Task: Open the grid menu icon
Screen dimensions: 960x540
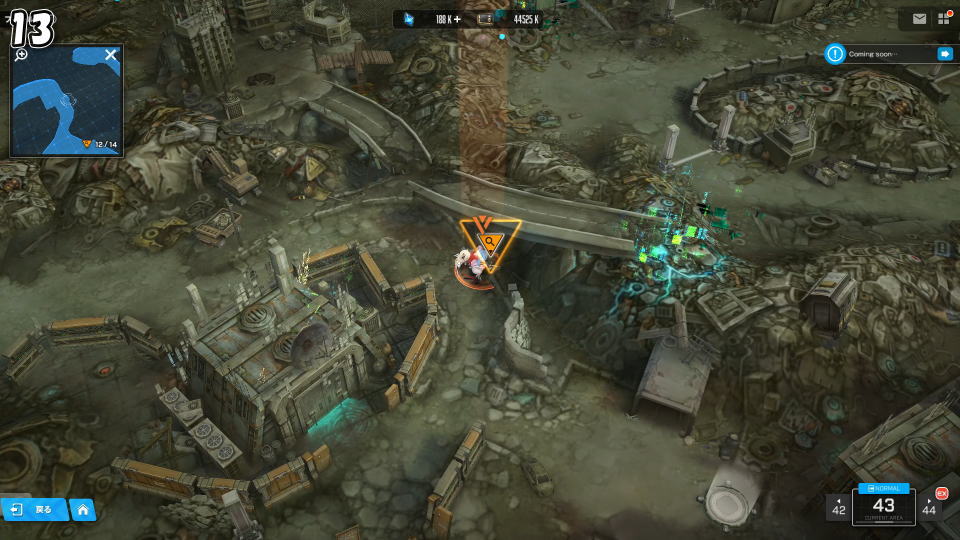Action: tap(943, 19)
